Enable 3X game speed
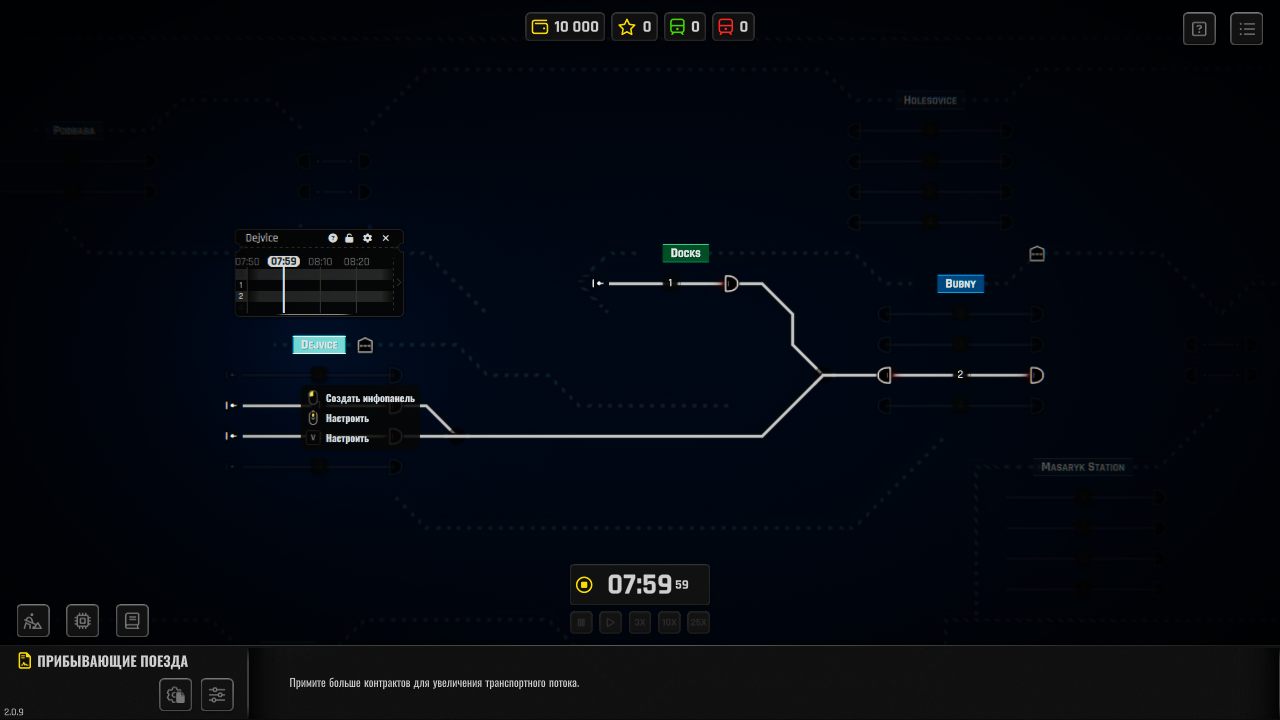 640,622
